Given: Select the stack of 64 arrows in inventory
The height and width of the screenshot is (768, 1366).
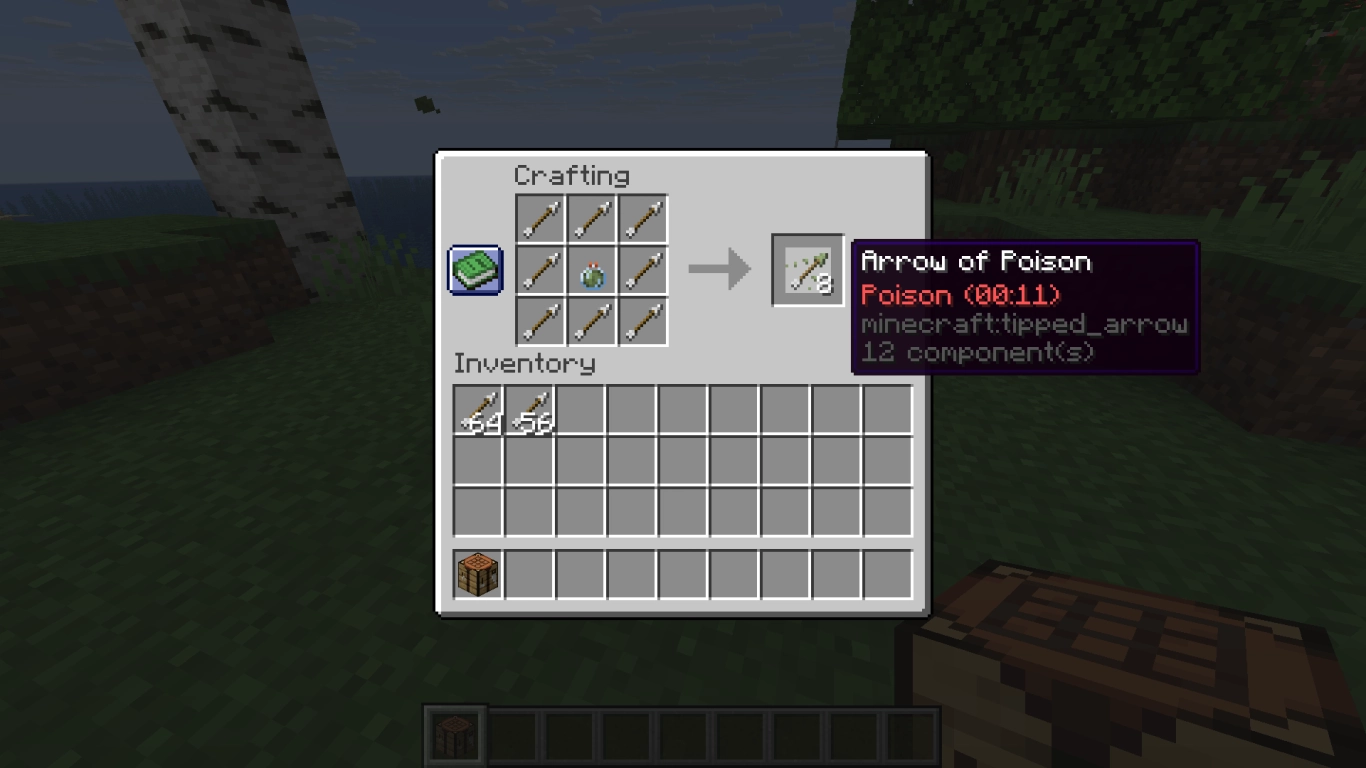Looking at the screenshot, I should point(480,411).
